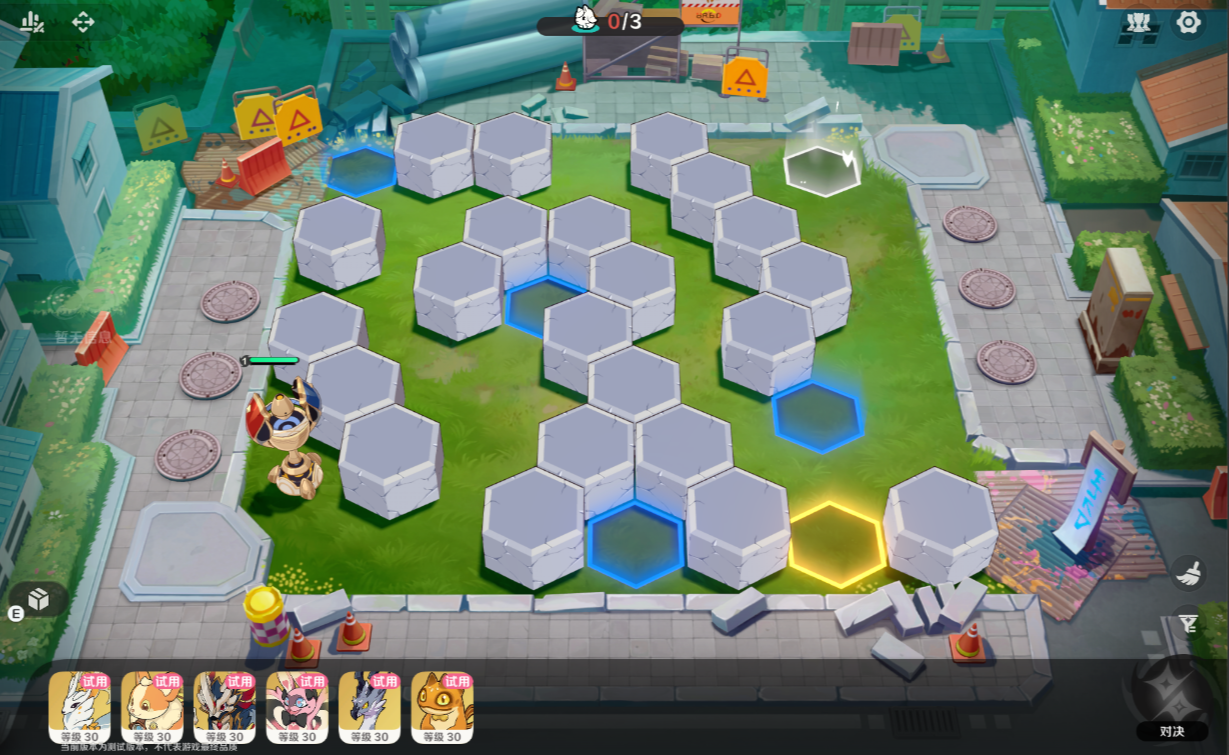Open the filter funnel icon

(1187, 624)
